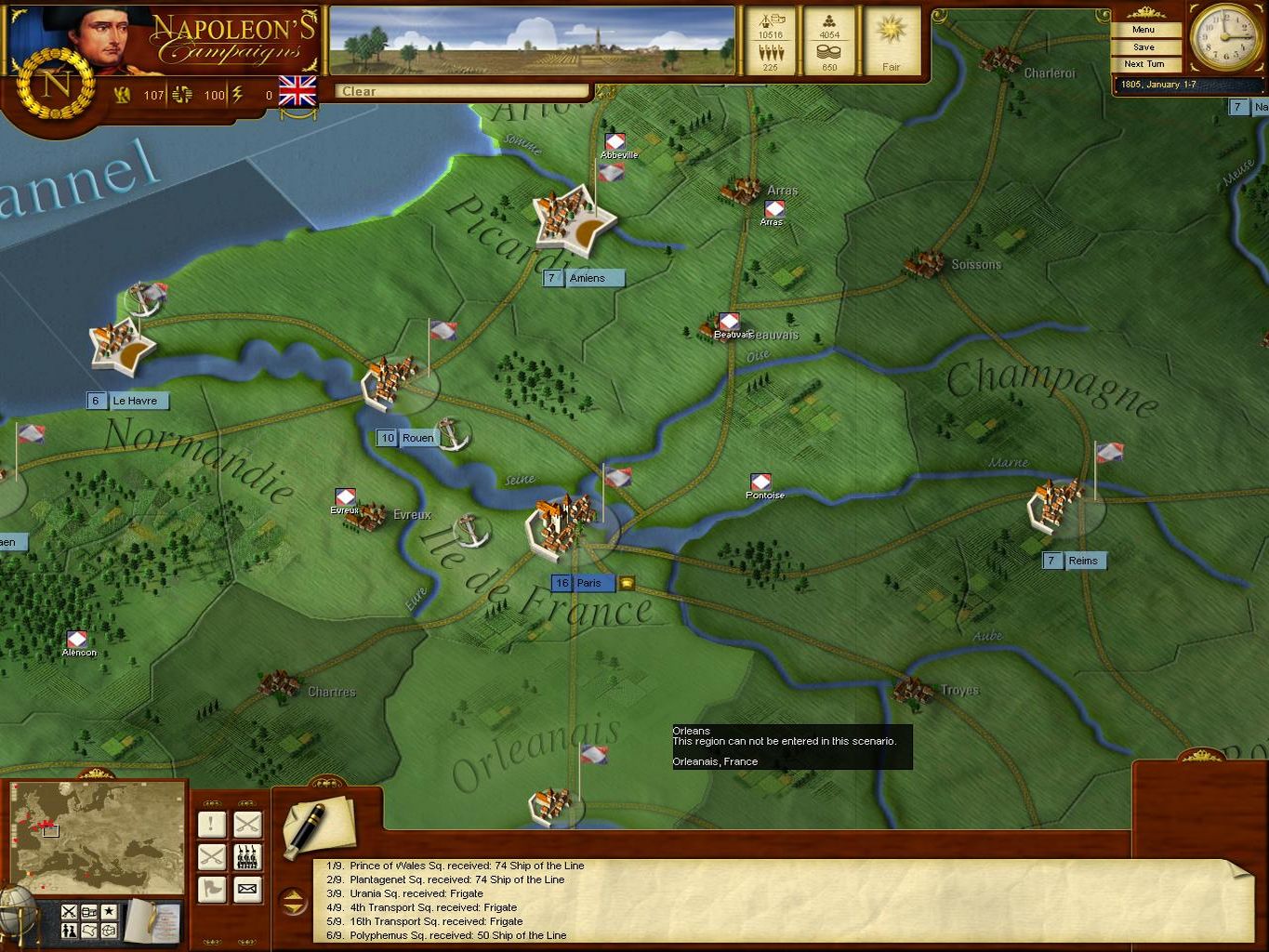This screenshot has width=1269, height=952.
Task: Click the Clear button under the panorama view
Action: [x=460, y=91]
